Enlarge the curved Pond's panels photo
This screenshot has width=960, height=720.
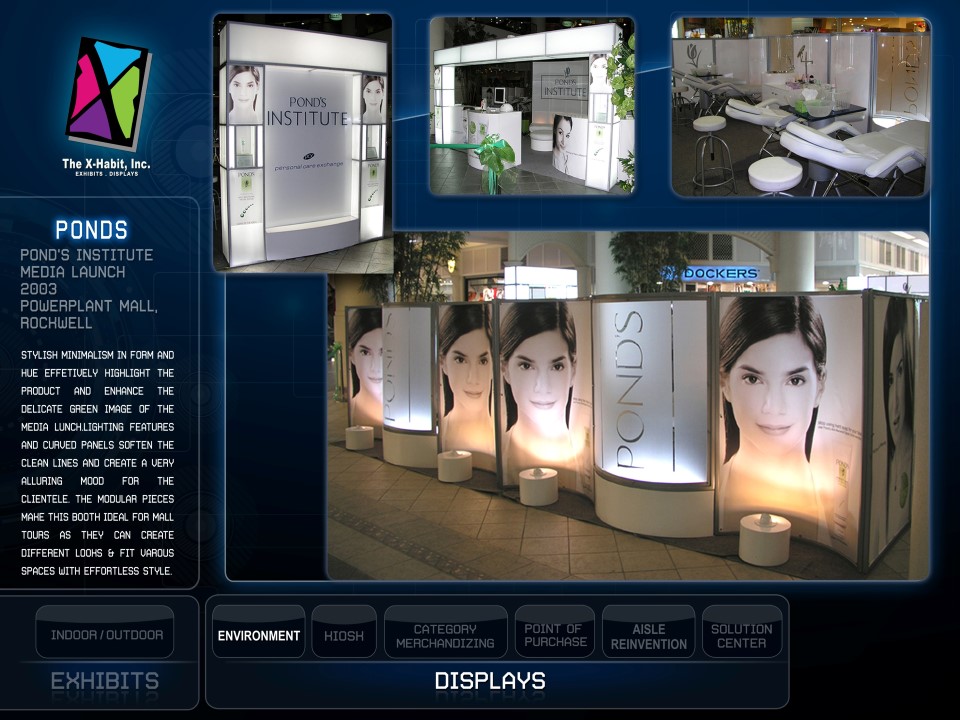628,406
